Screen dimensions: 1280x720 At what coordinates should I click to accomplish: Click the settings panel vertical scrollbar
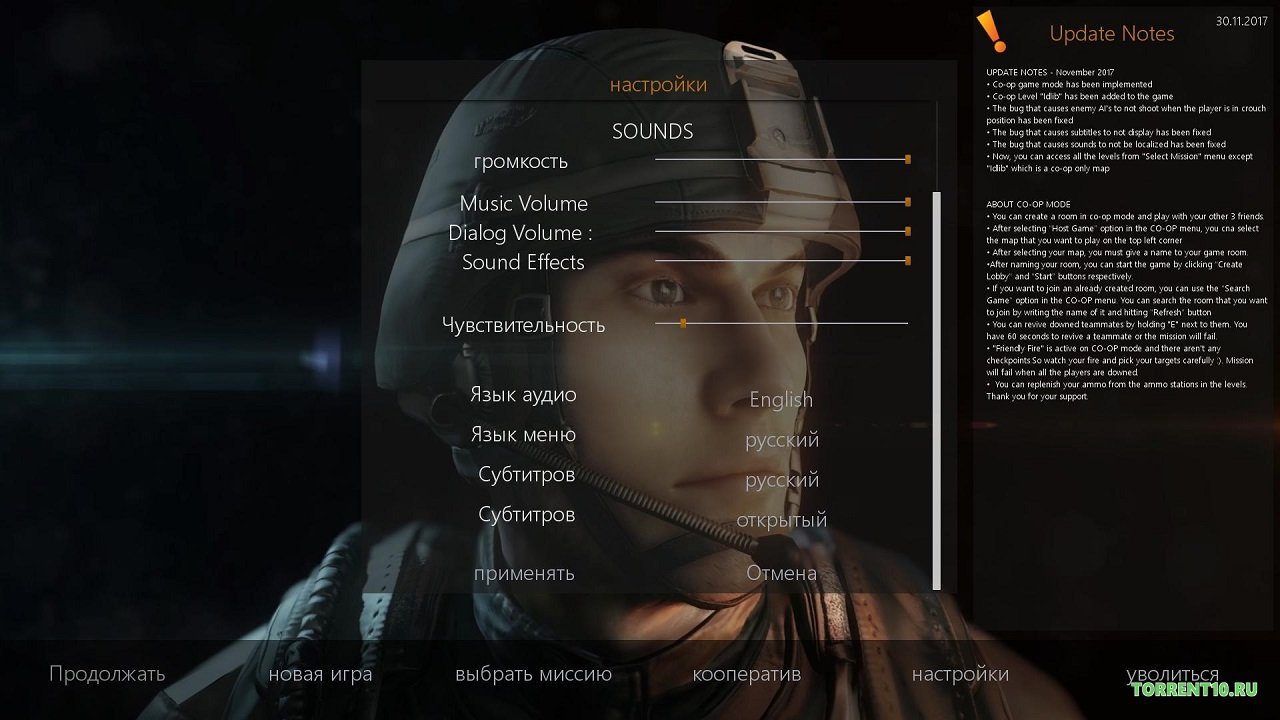coord(937,390)
